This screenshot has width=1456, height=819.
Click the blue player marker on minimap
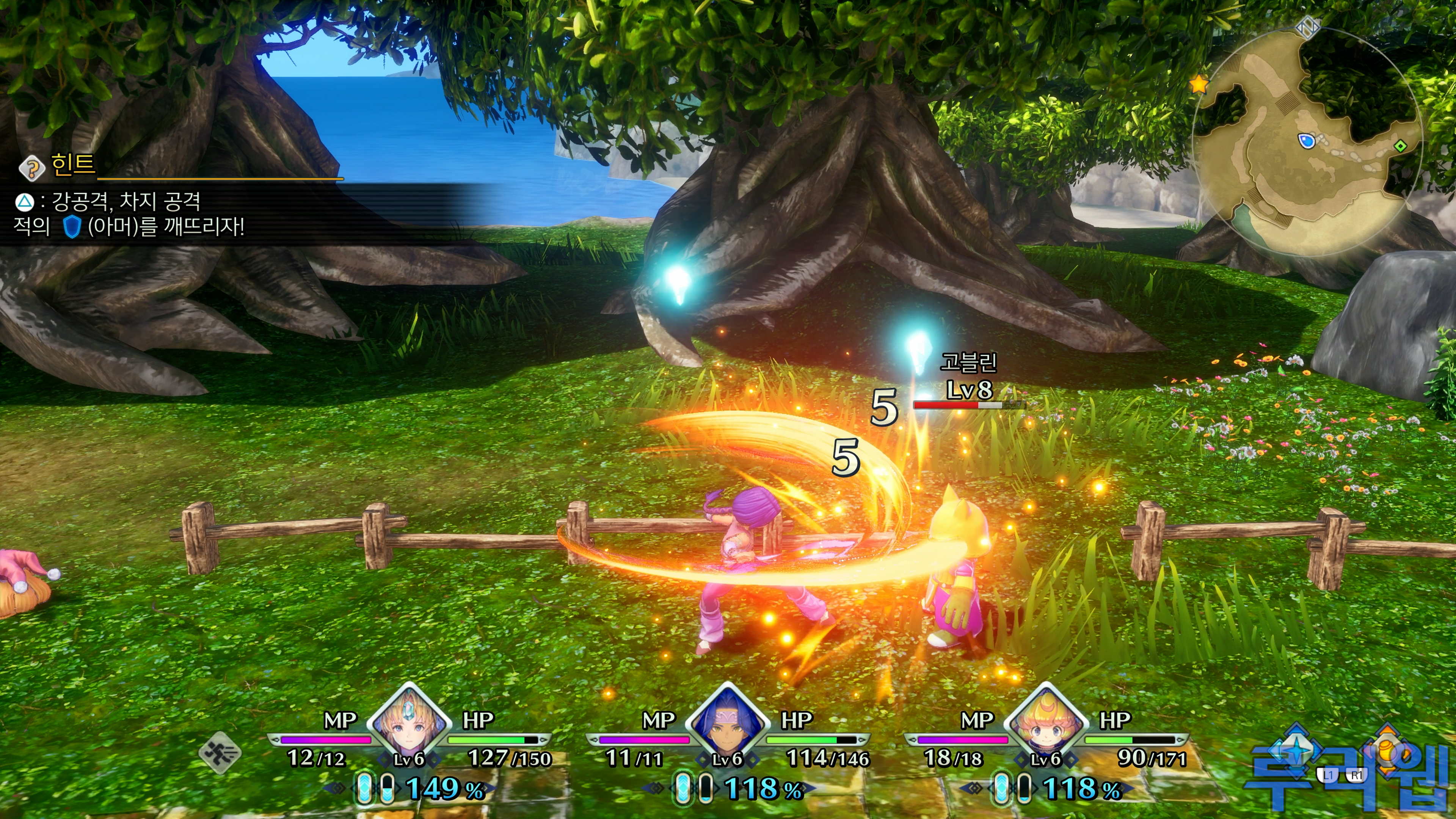click(x=1306, y=140)
